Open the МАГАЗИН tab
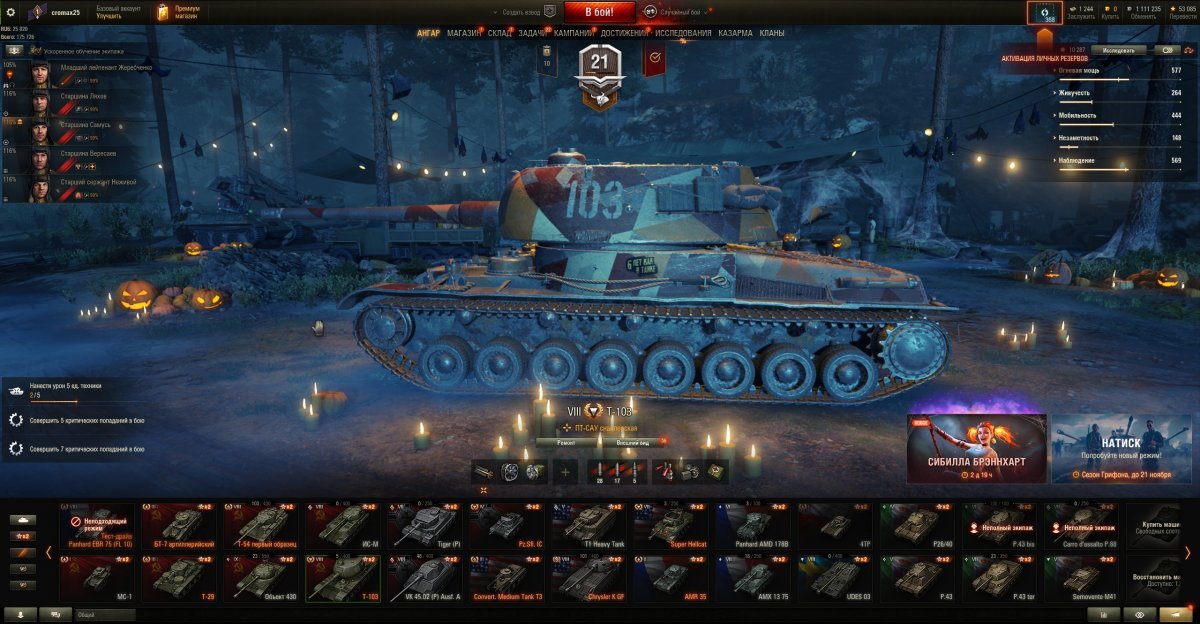1200x624 pixels. (464, 33)
